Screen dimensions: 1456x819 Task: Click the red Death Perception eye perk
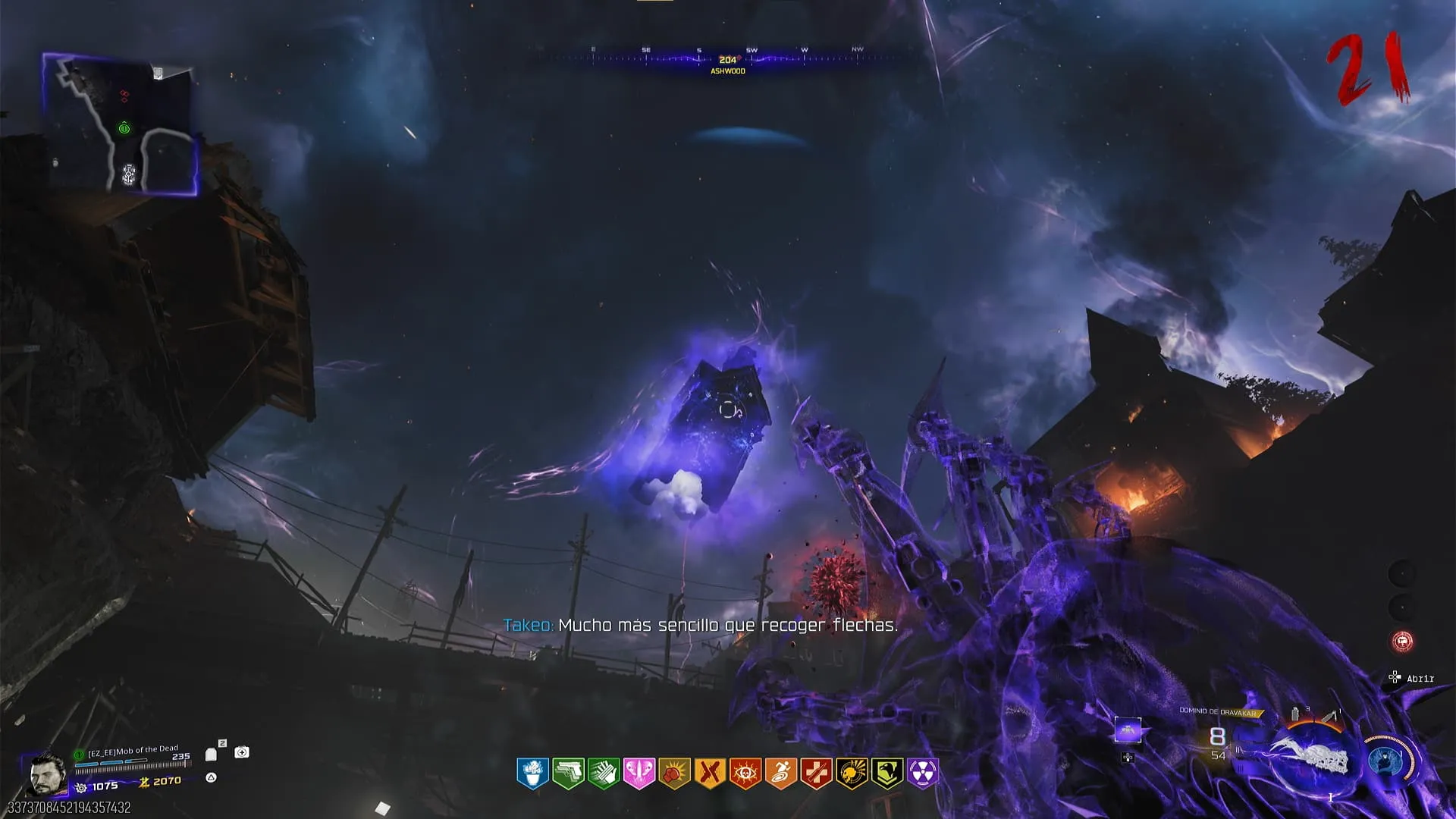pyautogui.click(x=745, y=773)
